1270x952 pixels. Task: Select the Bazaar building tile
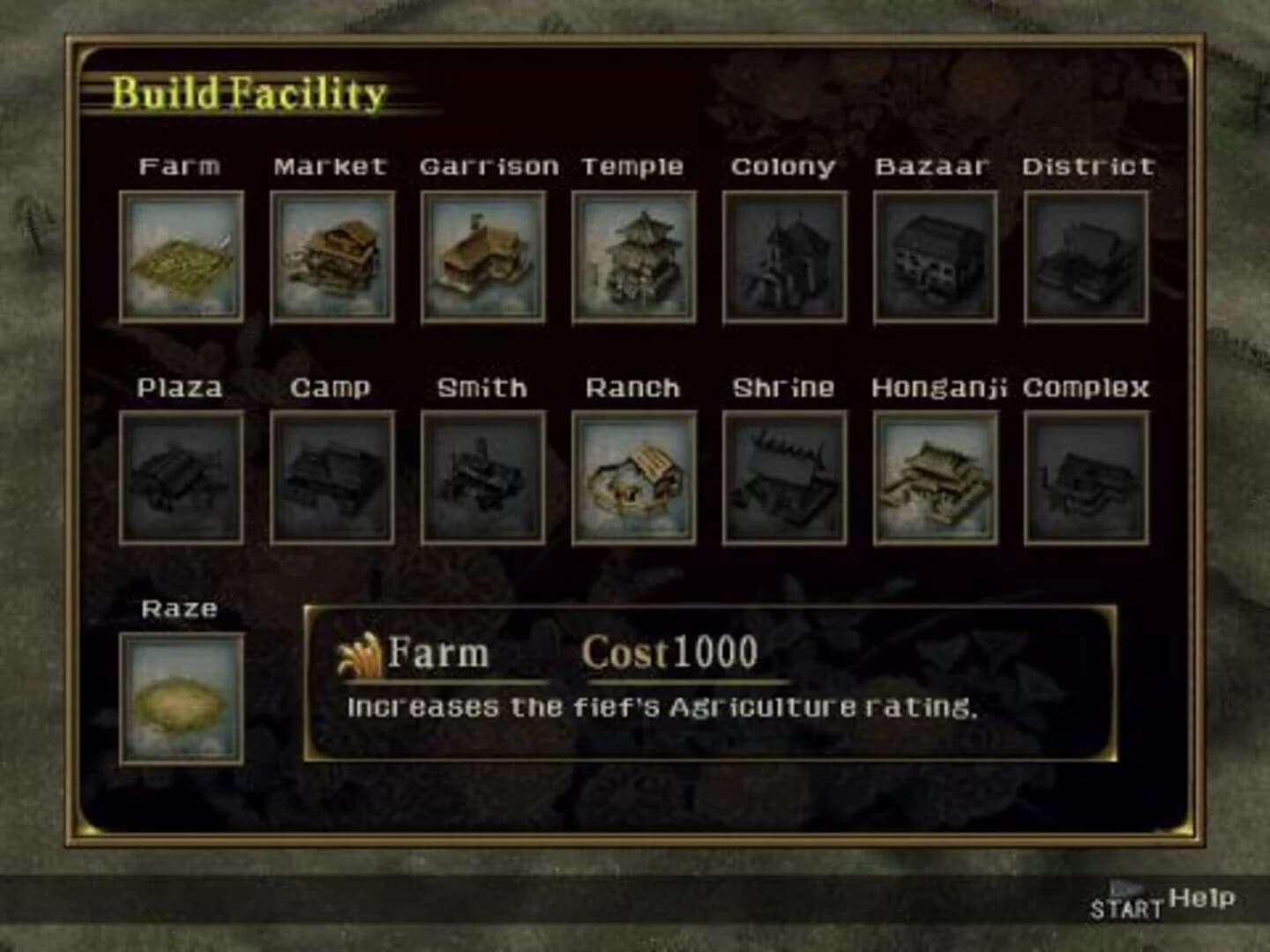[x=935, y=257]
